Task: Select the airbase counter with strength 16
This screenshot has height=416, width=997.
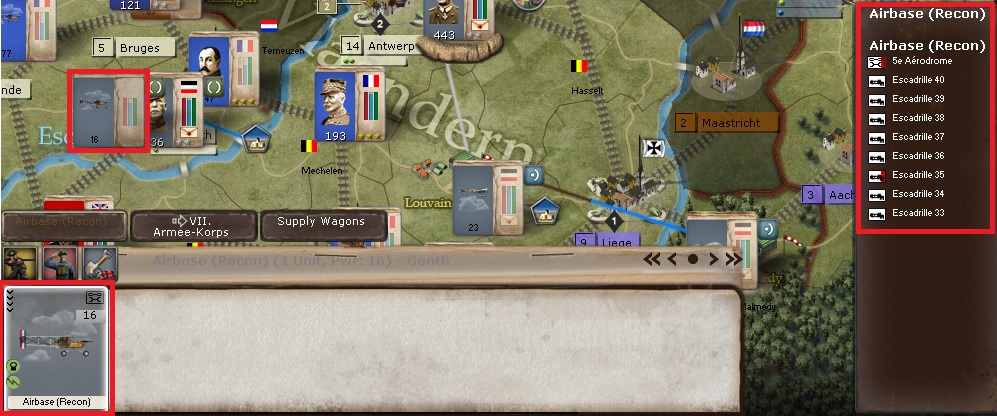Action: [x=108, y=111]
